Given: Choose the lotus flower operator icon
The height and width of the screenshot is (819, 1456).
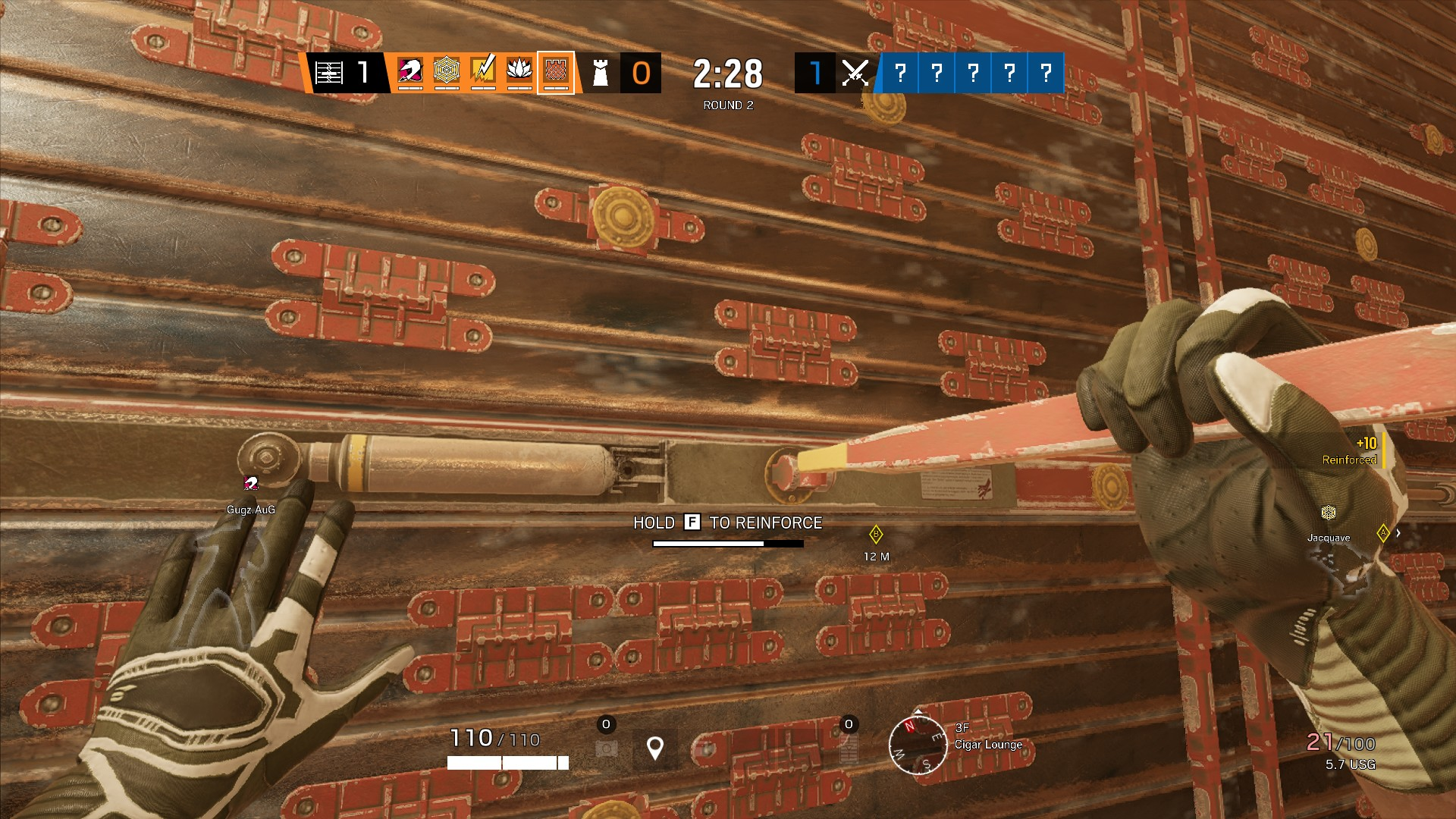Looking at the screenshot, I should [x=519, y=72].
